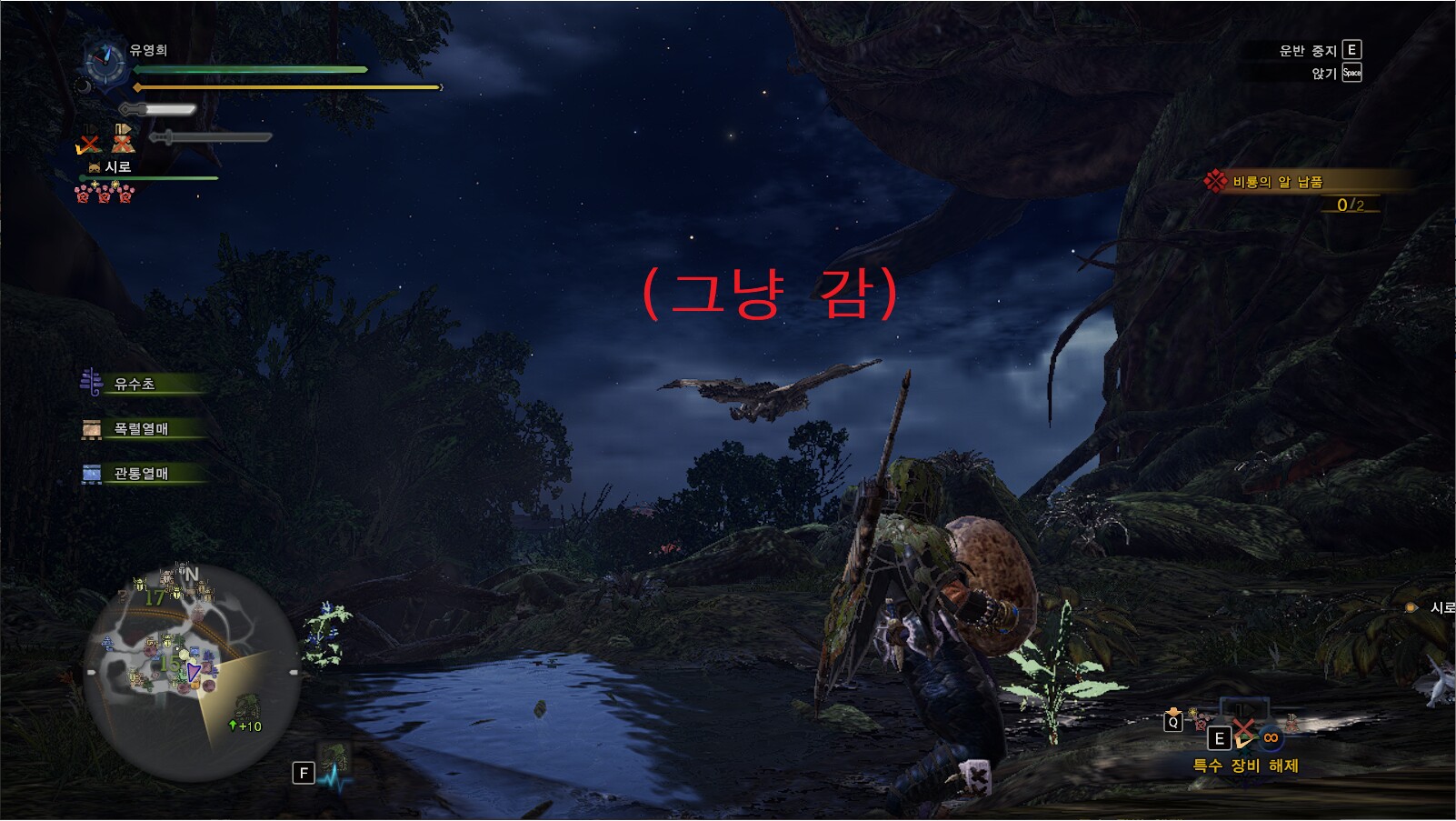Open the E item selection slot
Viewport: 1456px width, 821px height.
click(1220, 738)
